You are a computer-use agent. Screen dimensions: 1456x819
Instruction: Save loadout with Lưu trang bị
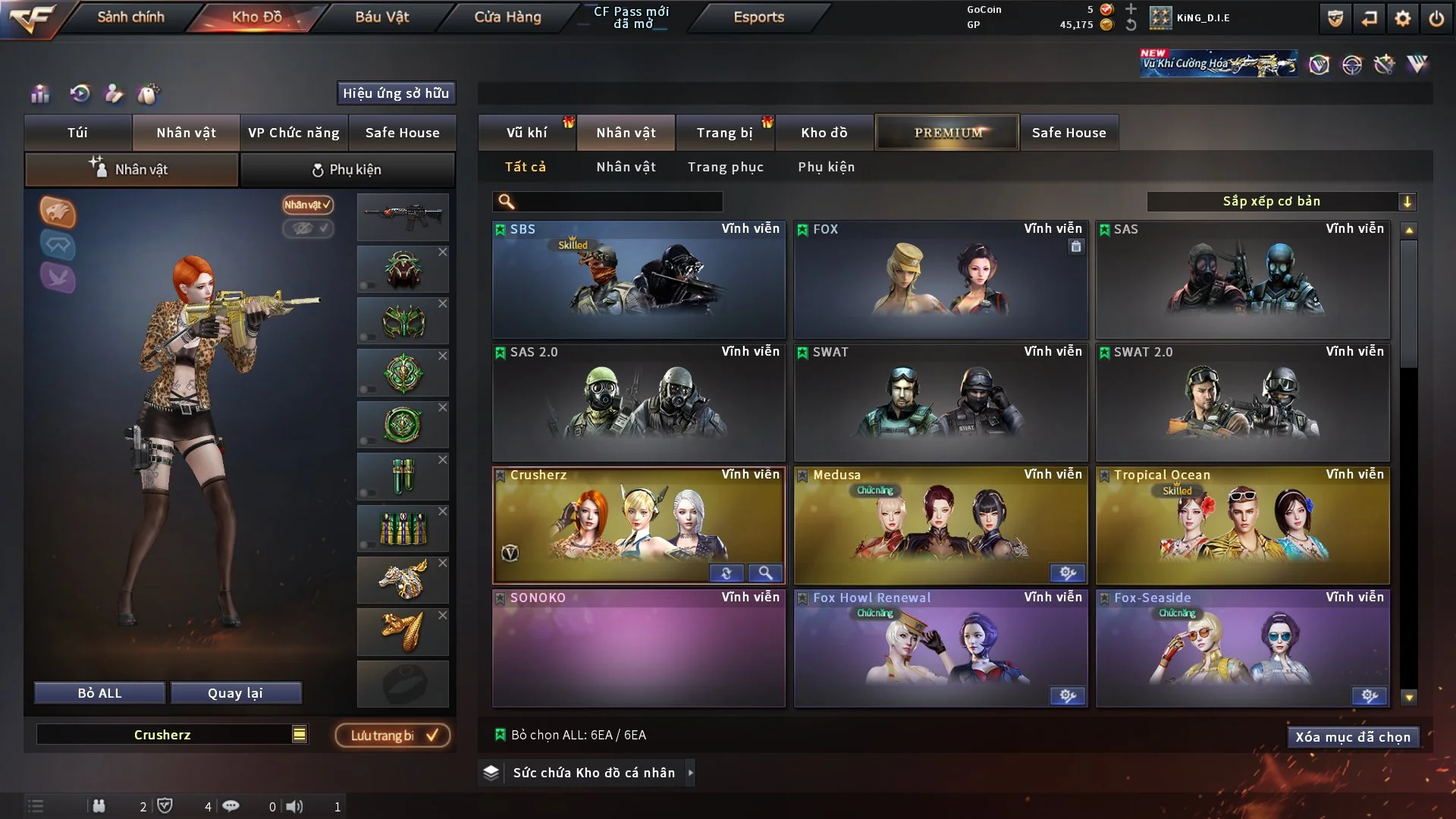point(393,736)
